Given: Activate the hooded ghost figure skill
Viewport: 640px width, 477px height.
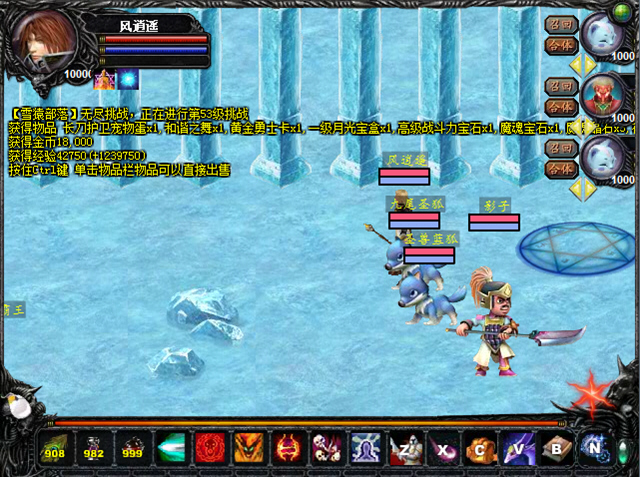Looking at the screenshot, I should click(366, 446).
